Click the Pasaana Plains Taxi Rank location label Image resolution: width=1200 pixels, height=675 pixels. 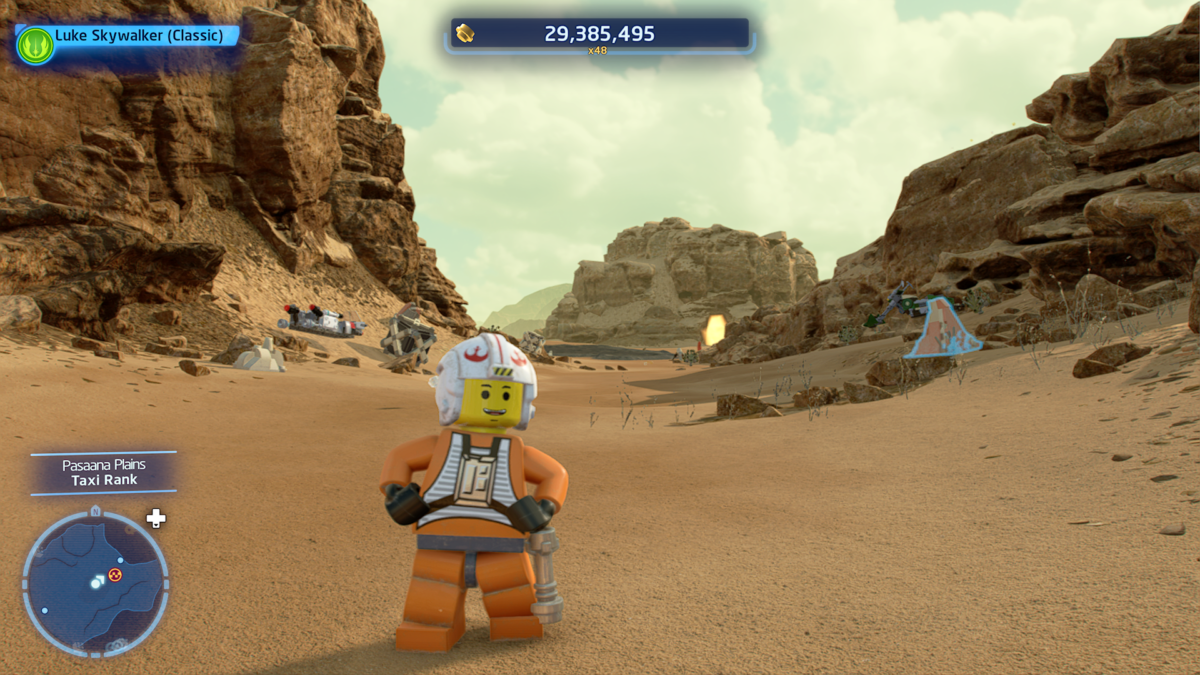pos(104,473)
